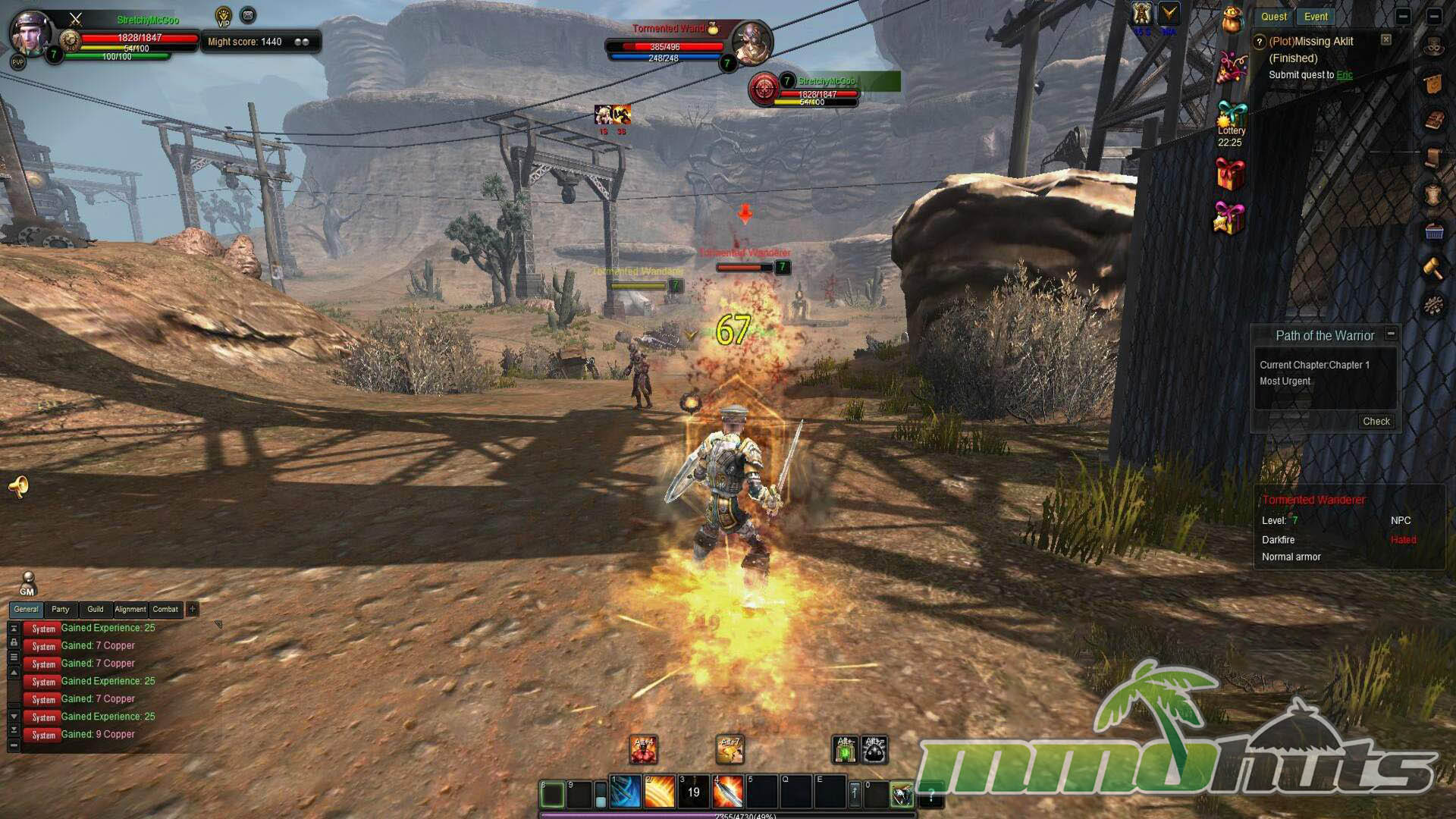Click the GM support icon
1456x819 pixels.
pos(27,584)
